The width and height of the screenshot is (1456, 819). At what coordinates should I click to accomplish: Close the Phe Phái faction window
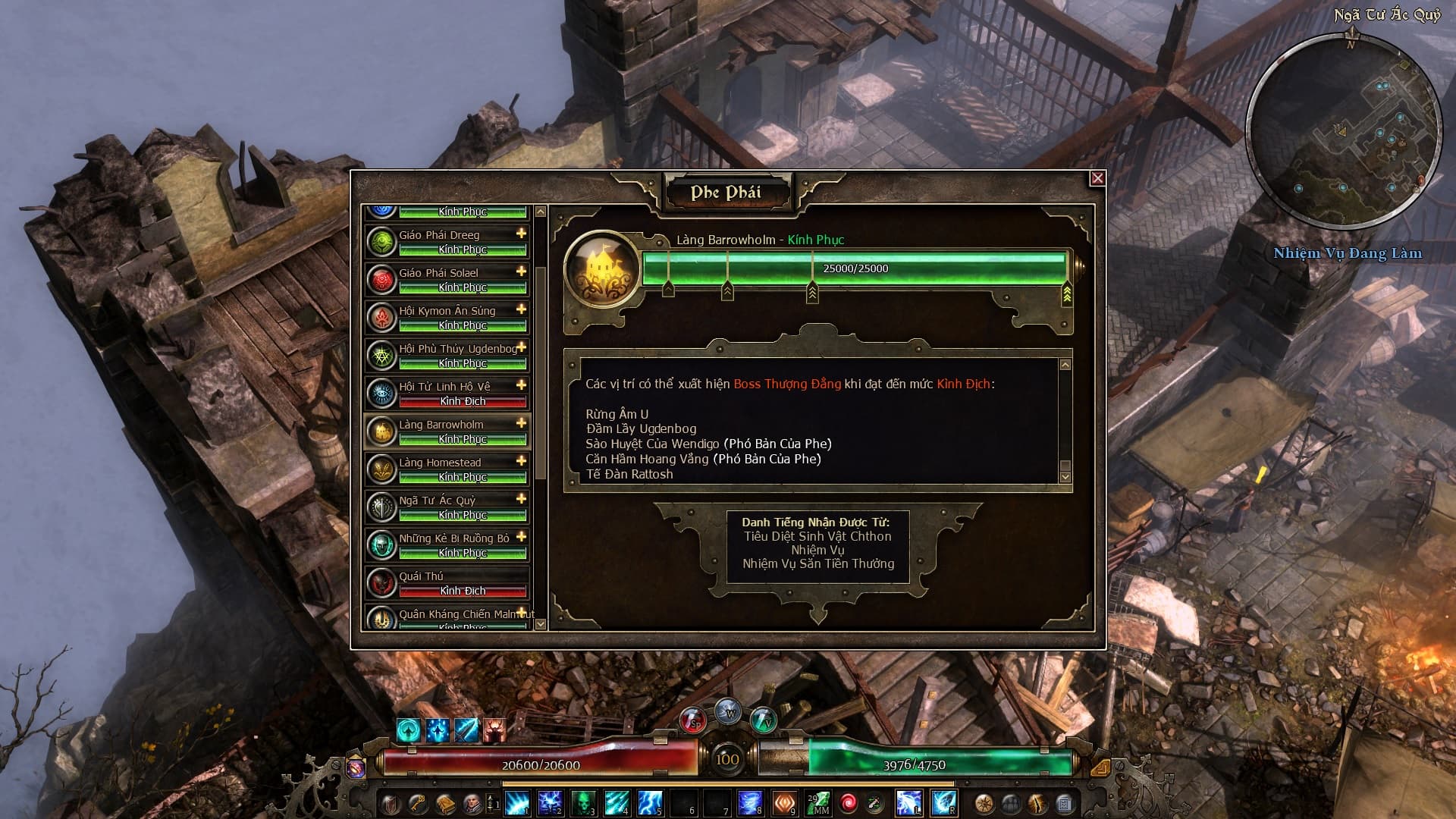click(x=1097, y=178)
